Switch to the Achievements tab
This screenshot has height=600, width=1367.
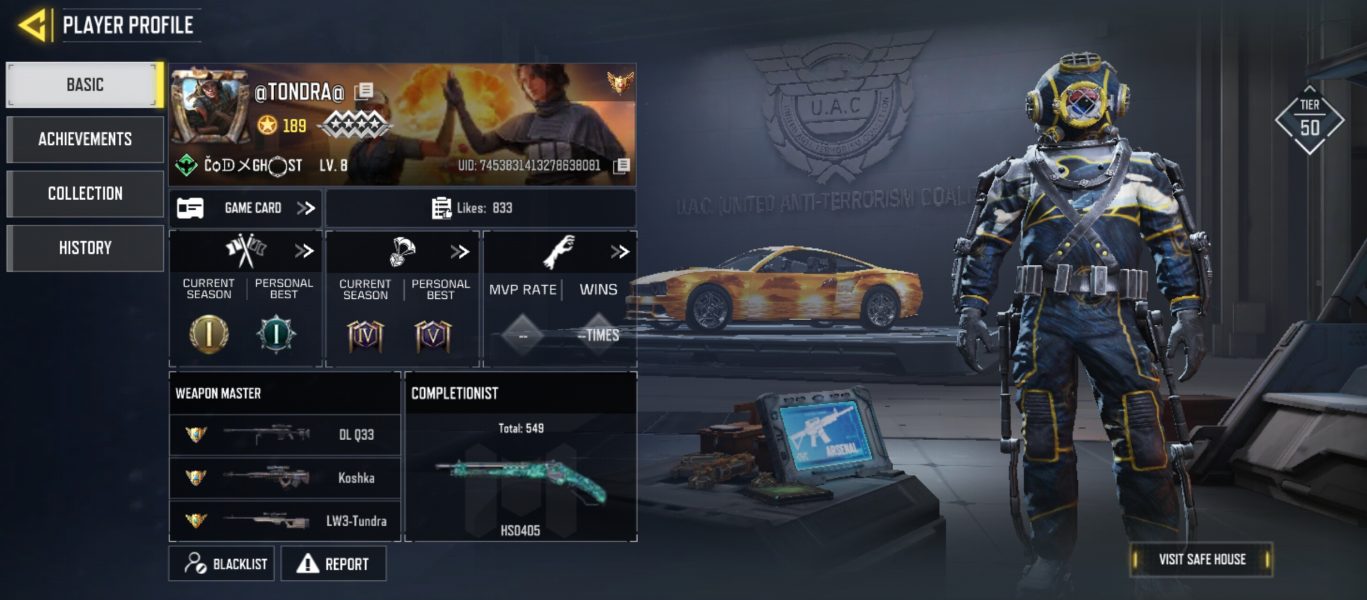[x=85, y=139]
